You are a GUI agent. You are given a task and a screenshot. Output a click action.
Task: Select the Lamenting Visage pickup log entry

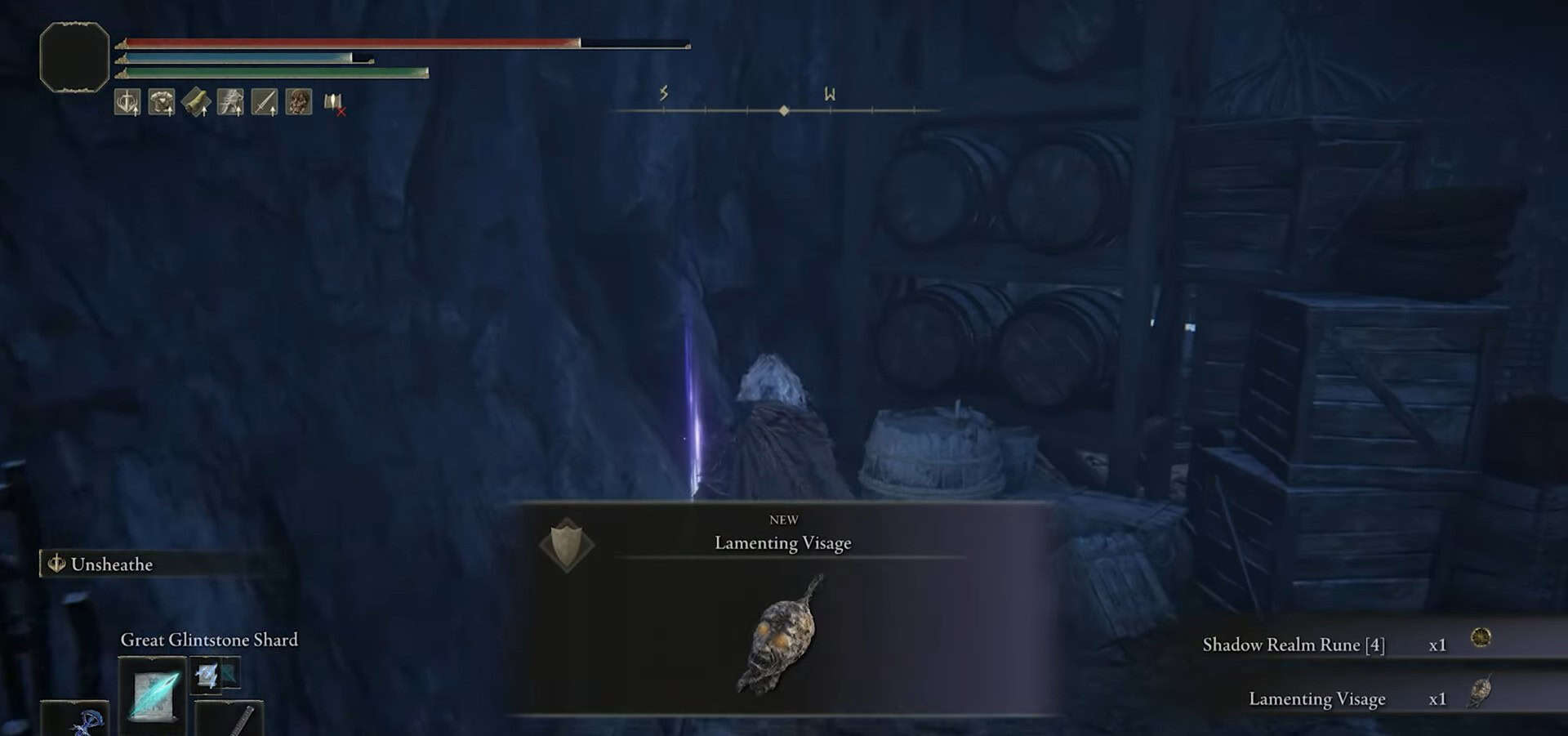1316,698
